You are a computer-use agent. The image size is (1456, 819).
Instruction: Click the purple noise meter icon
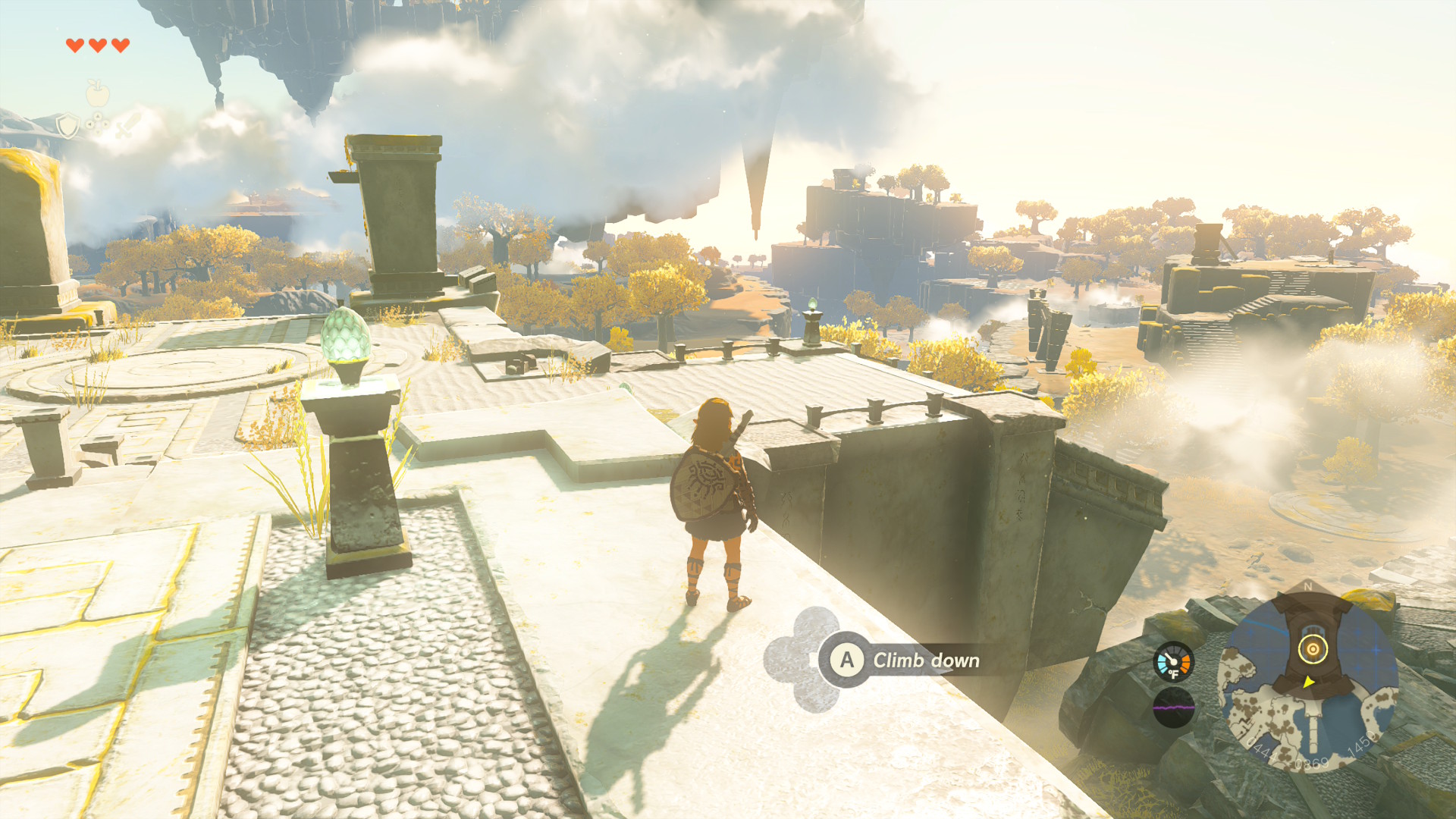(1173, 708)
